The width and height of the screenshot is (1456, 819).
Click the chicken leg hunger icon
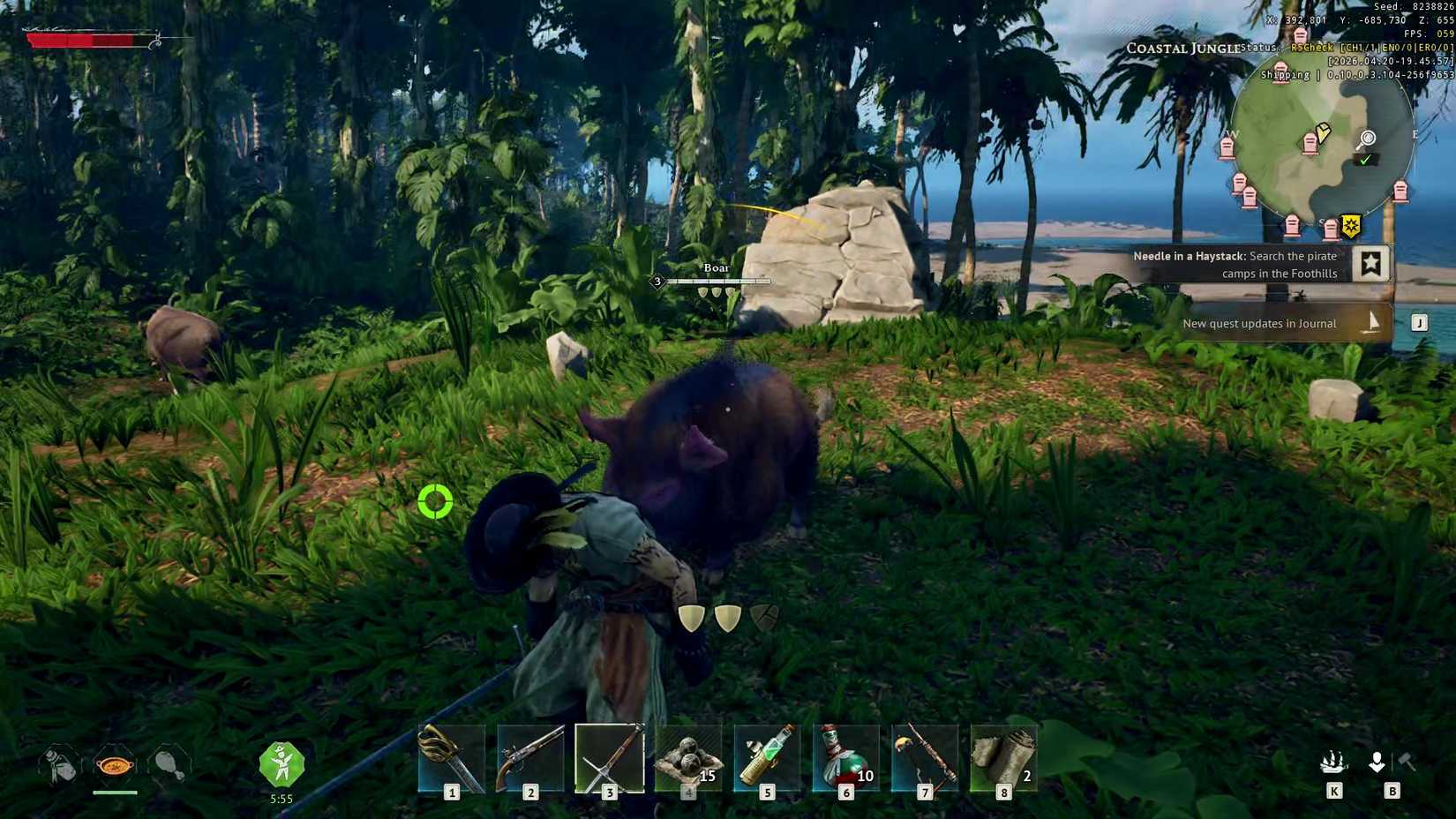pyautogui.click(x=169, y=766)
